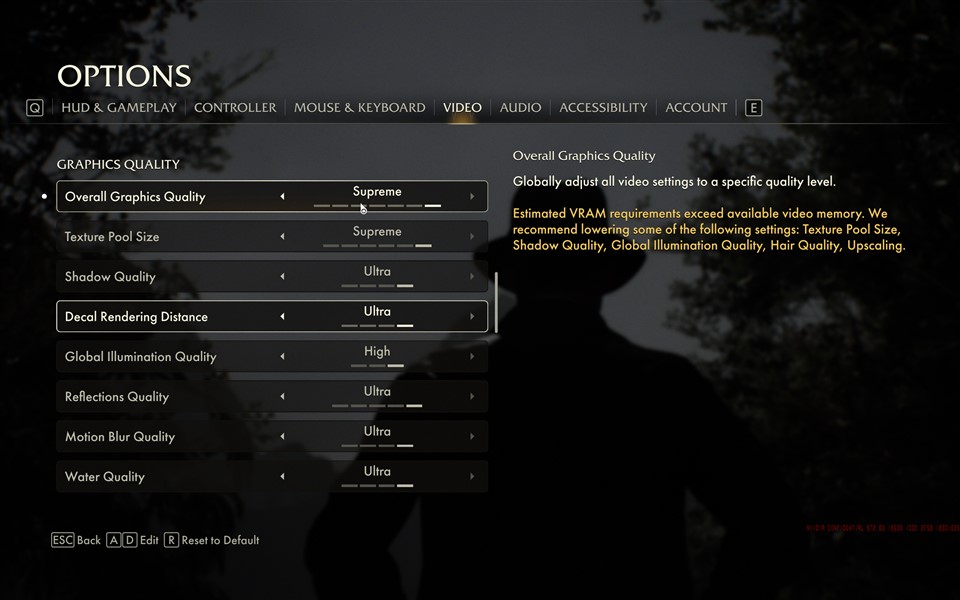Decrease Water Quality using its left arrow
This screenshot has height=600, width=960.
[x=282, y=477]
